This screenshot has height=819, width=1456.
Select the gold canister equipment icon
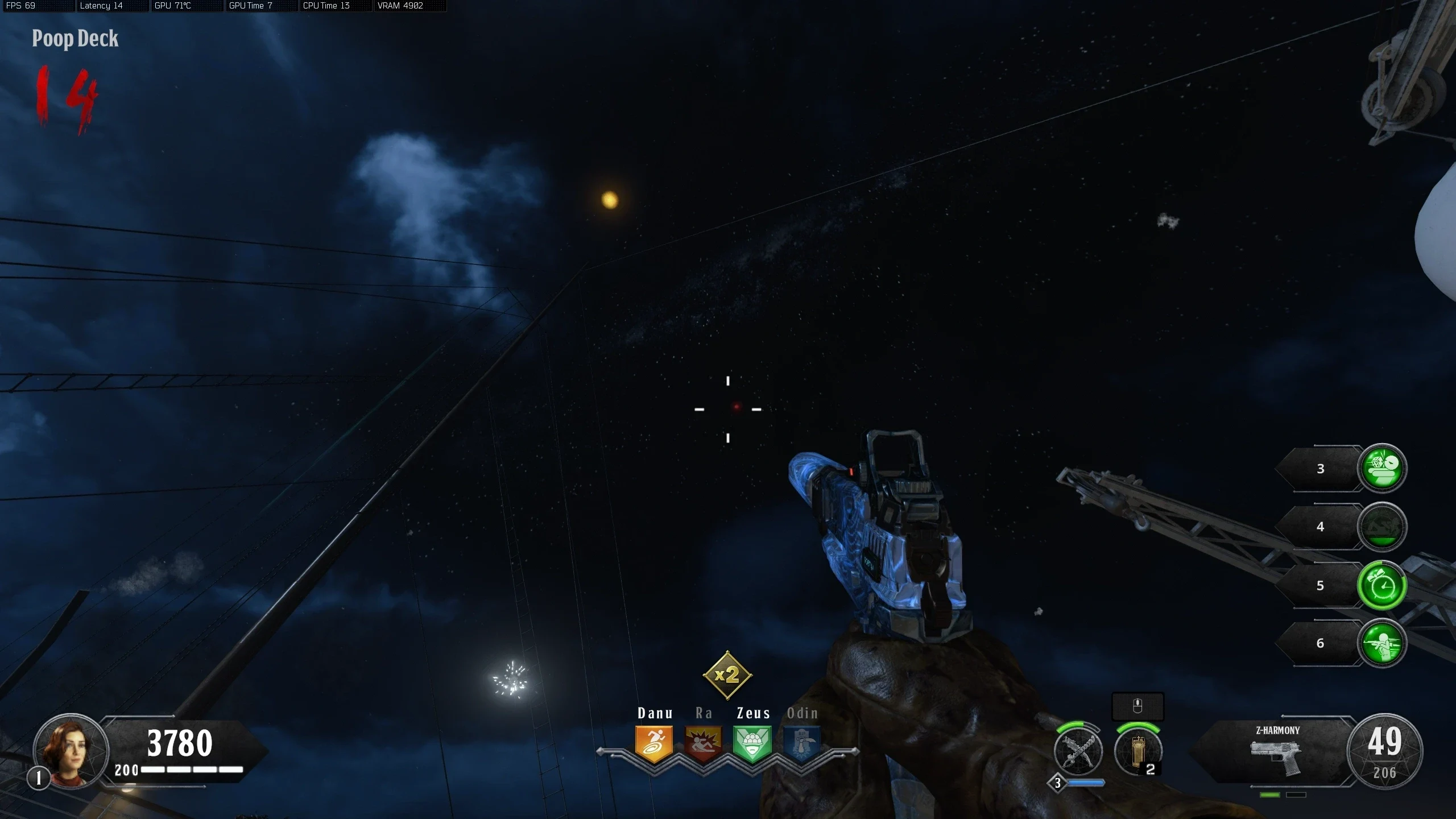click(1137, 752)
